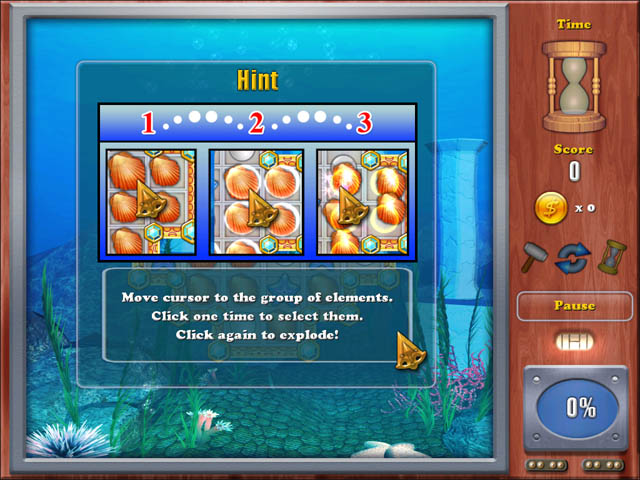
Task: Click the second hint thumbnail showing selected shells
Action: point(256,203)
